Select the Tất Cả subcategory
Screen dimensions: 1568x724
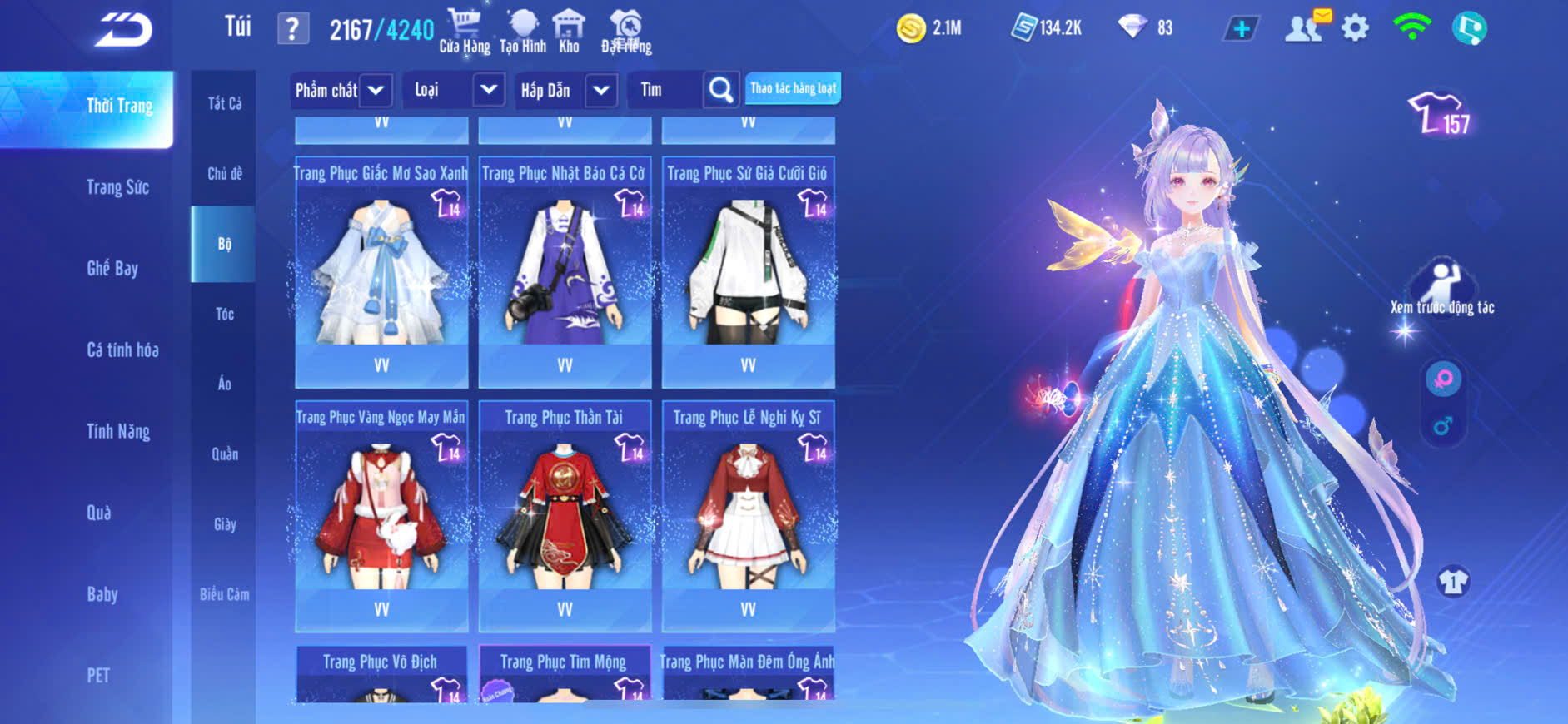pyautogui.click(x=224, y=103)
